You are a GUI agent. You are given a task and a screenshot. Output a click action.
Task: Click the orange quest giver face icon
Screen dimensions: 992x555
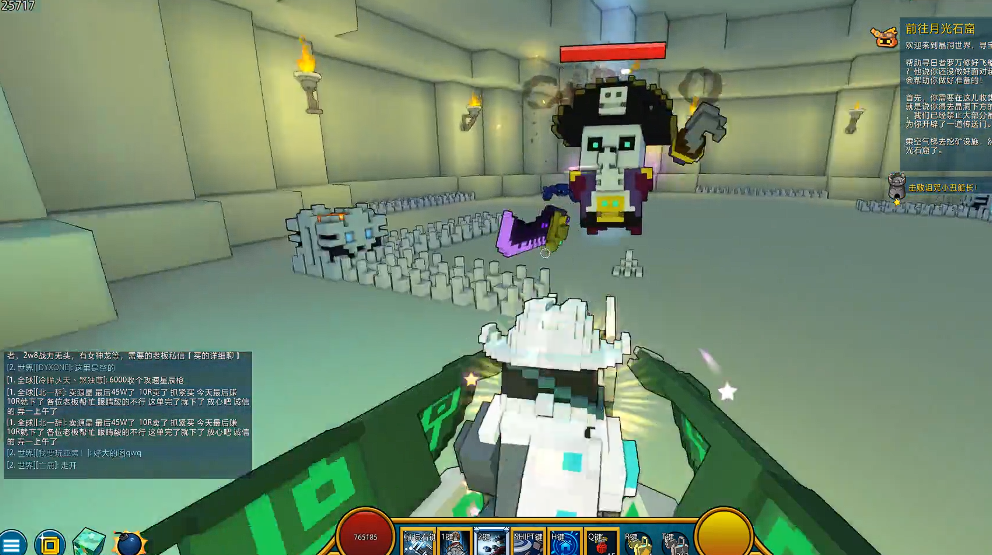pos(884,37)
